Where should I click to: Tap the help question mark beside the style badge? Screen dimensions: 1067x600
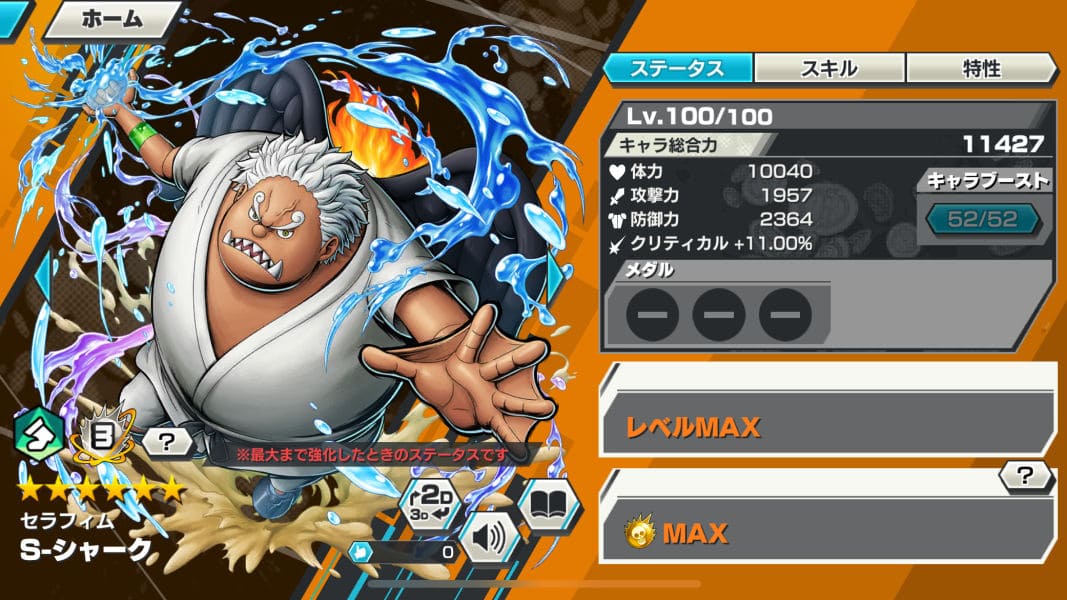[167, 440]
